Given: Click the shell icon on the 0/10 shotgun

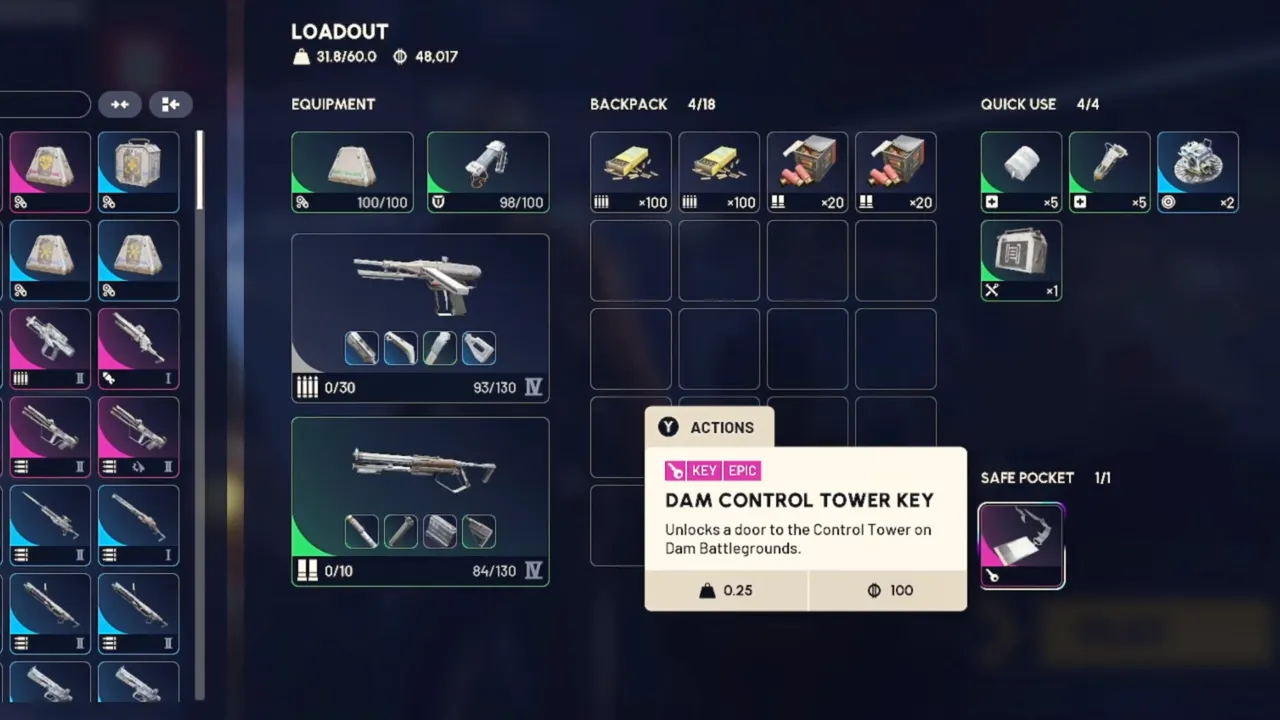Looking at the screenshot, I should coord(307,570).
